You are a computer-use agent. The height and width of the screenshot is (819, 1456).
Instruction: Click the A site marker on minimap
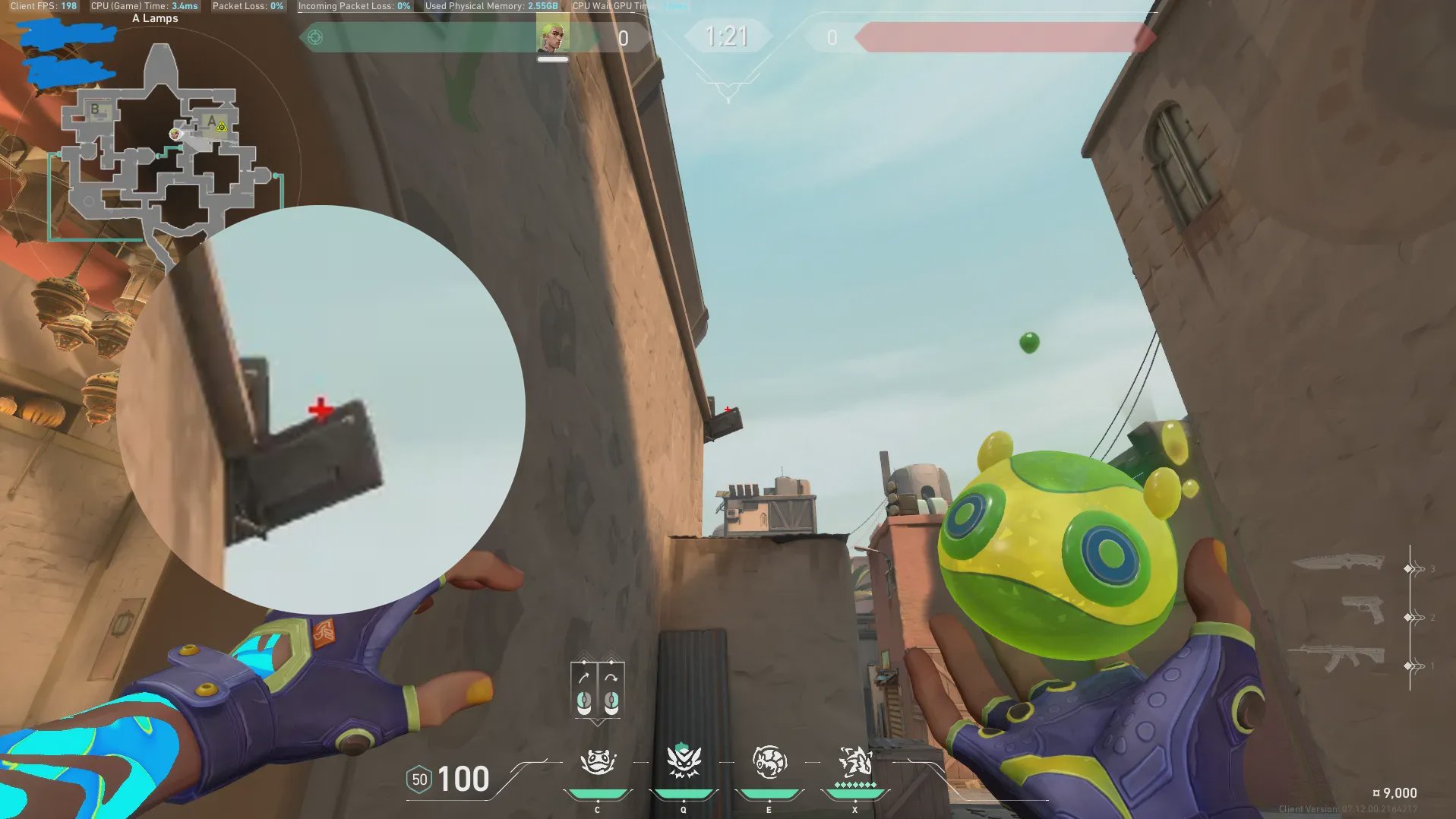[x=212, y=121]
